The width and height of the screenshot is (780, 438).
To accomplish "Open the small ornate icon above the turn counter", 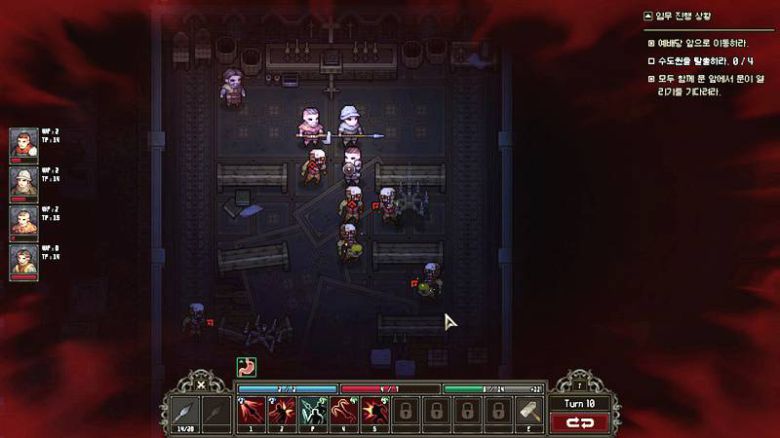I will tap(579, 383).
